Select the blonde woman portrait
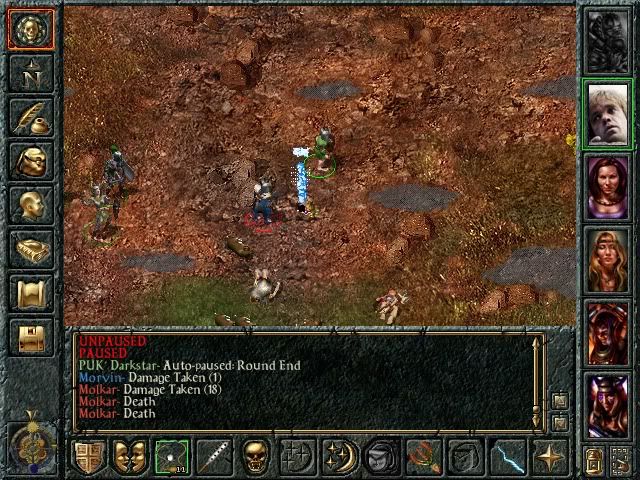The image size is (640, 480). click(608, 259)
